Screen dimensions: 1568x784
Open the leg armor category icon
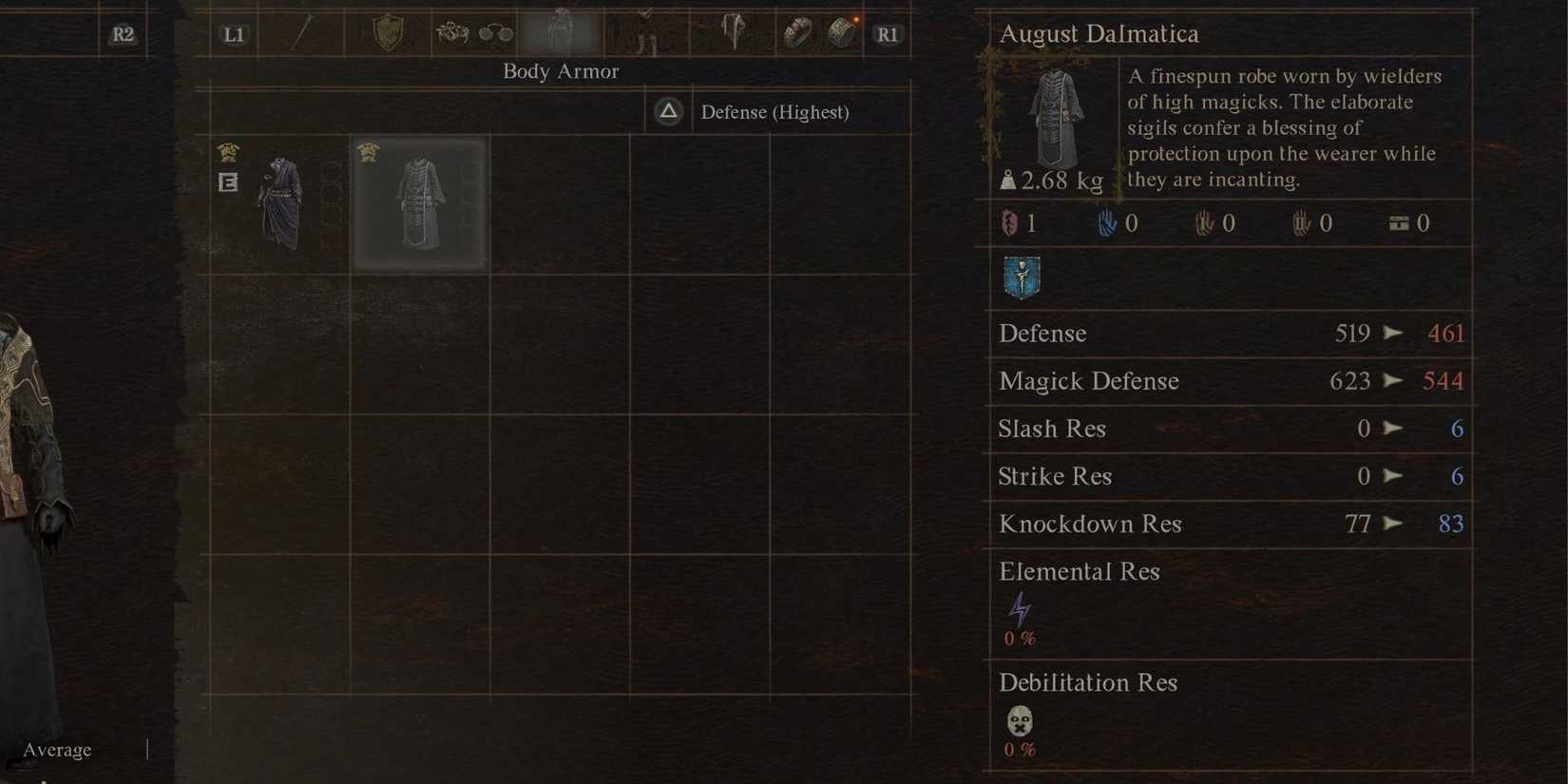644,31
